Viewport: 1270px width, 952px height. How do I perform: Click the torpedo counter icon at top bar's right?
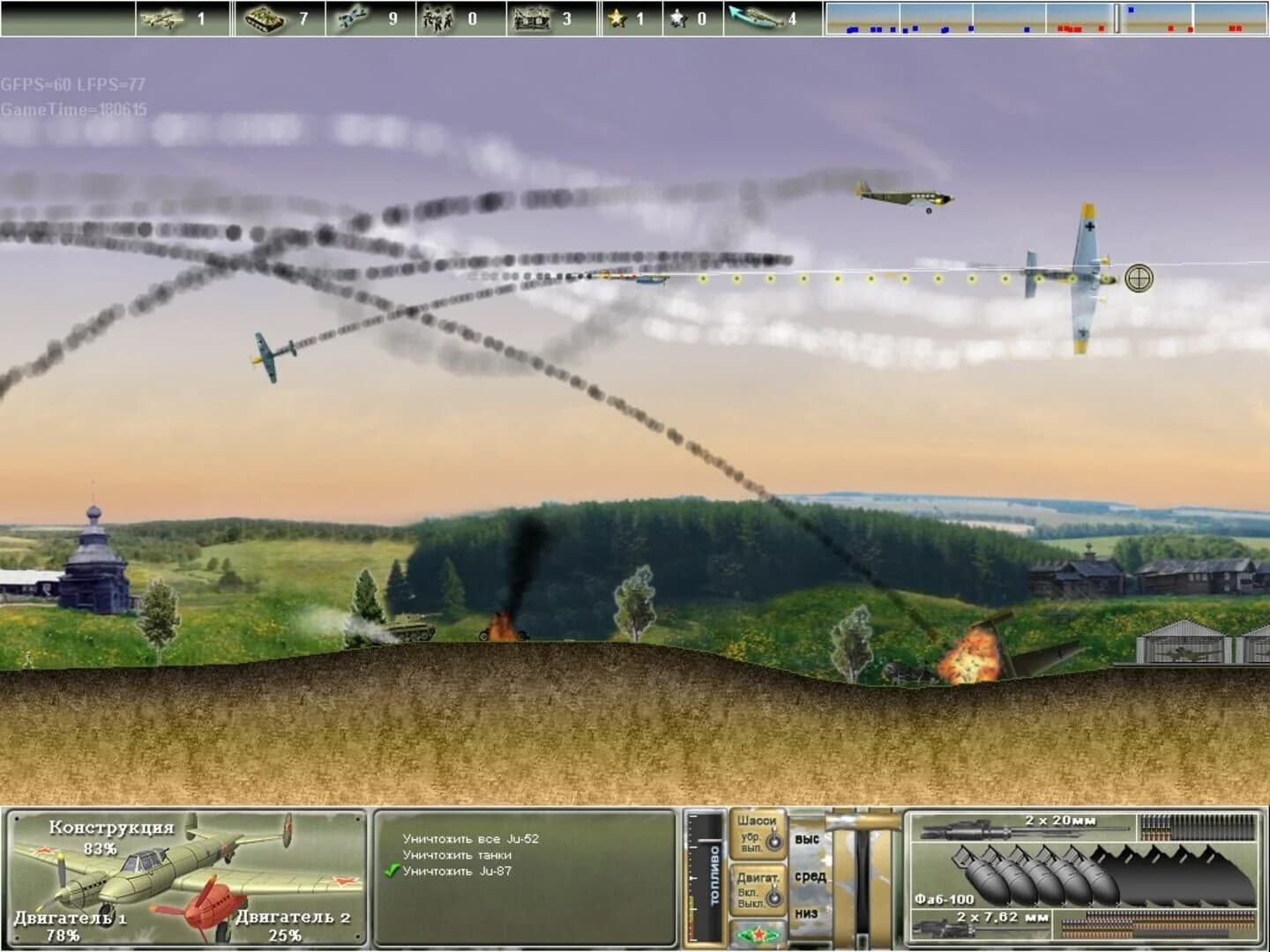tap(757, 16)
